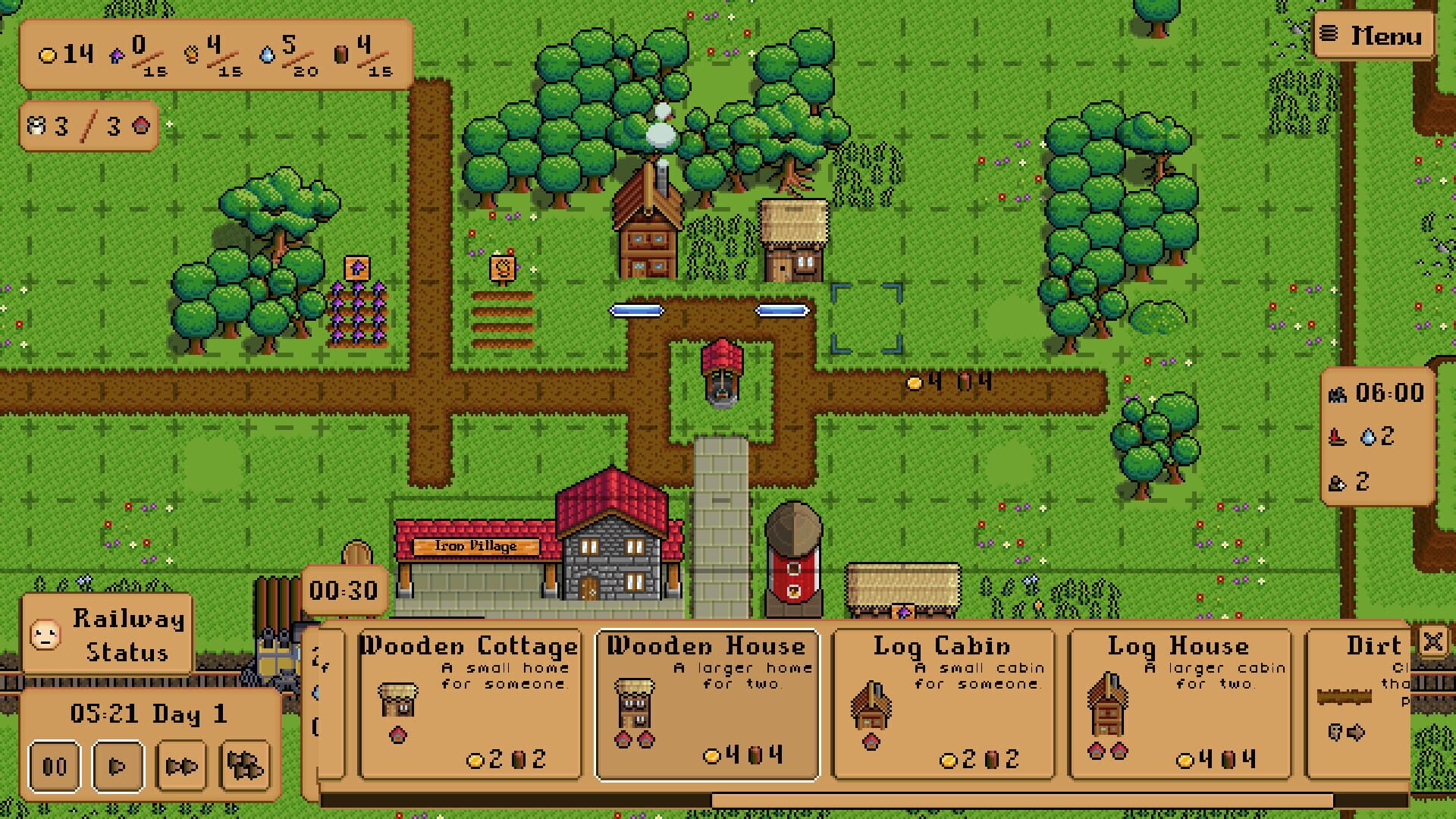Screen dimensions: 1456x819
Task: Open the game Menu
Action: [1373, 35]
